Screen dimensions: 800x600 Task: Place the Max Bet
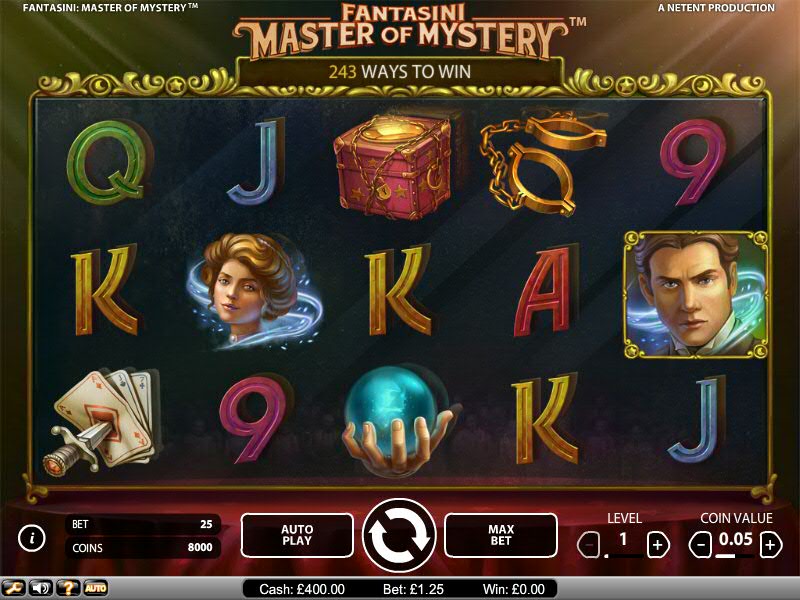pos(500,535)
